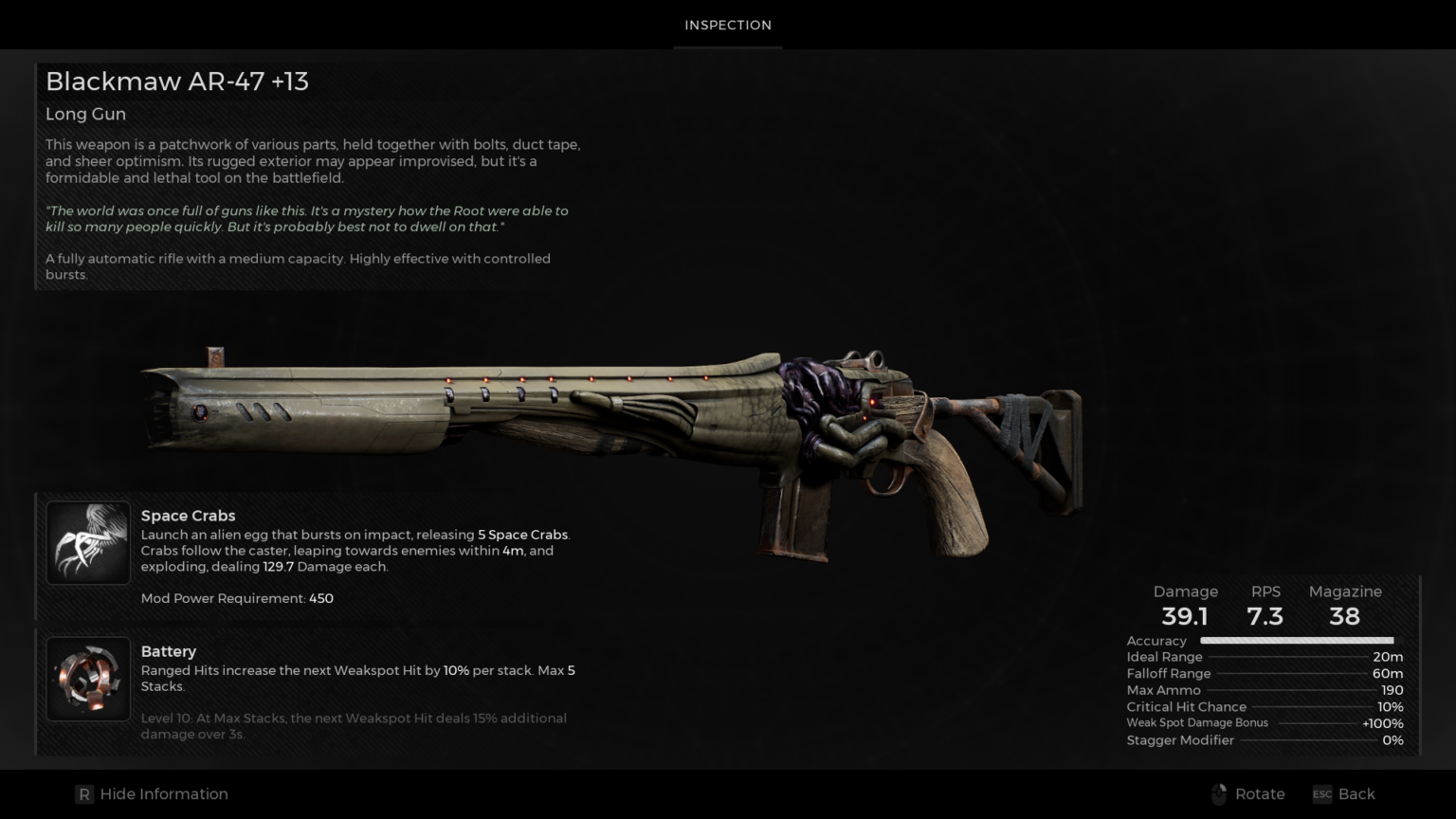Toggle Hide Information
This screenshot has width=1456, height=819.
pos(163,793)
